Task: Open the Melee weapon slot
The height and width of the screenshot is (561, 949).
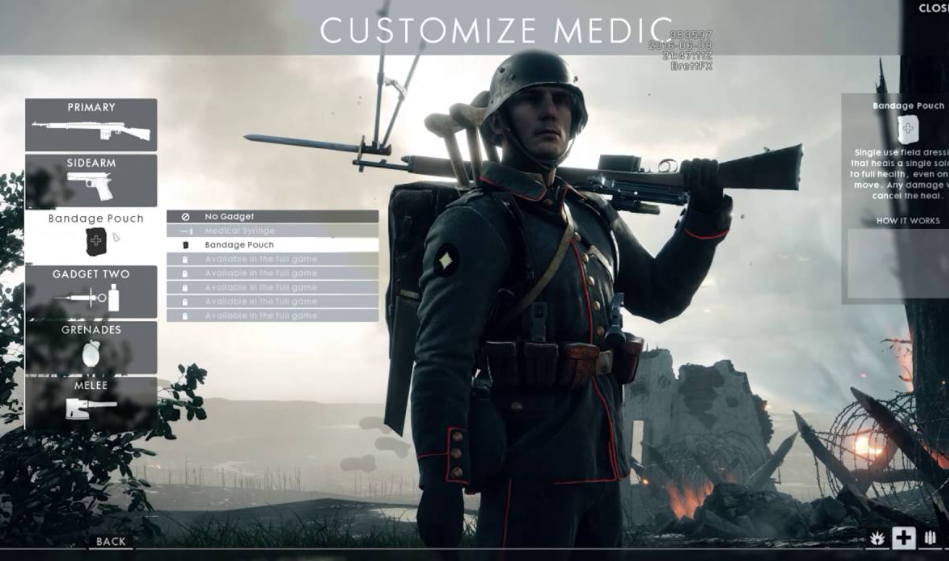Action: (x=91, y=401)
